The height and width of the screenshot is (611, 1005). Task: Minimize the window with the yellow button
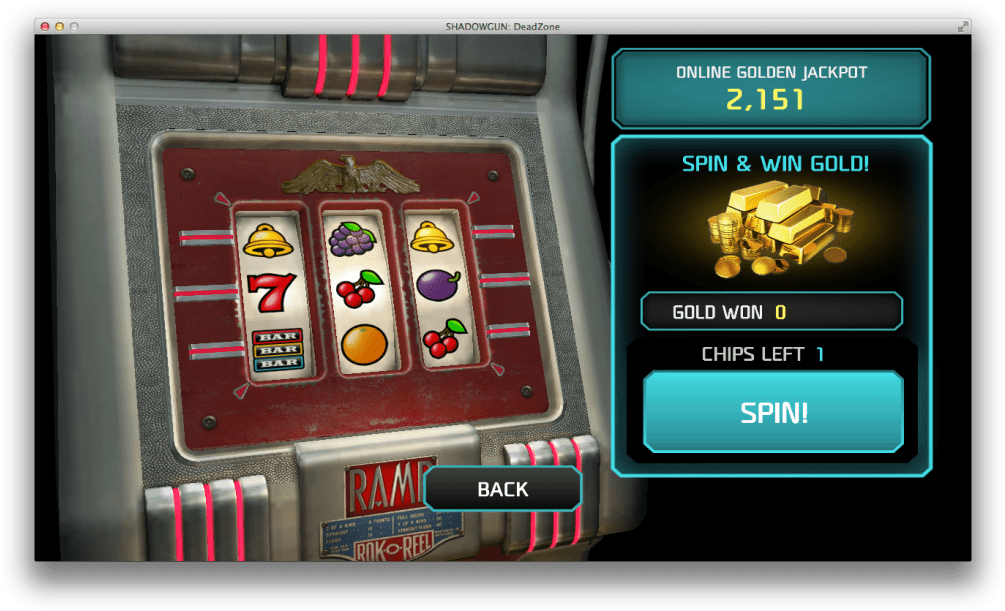click(59, 26)
